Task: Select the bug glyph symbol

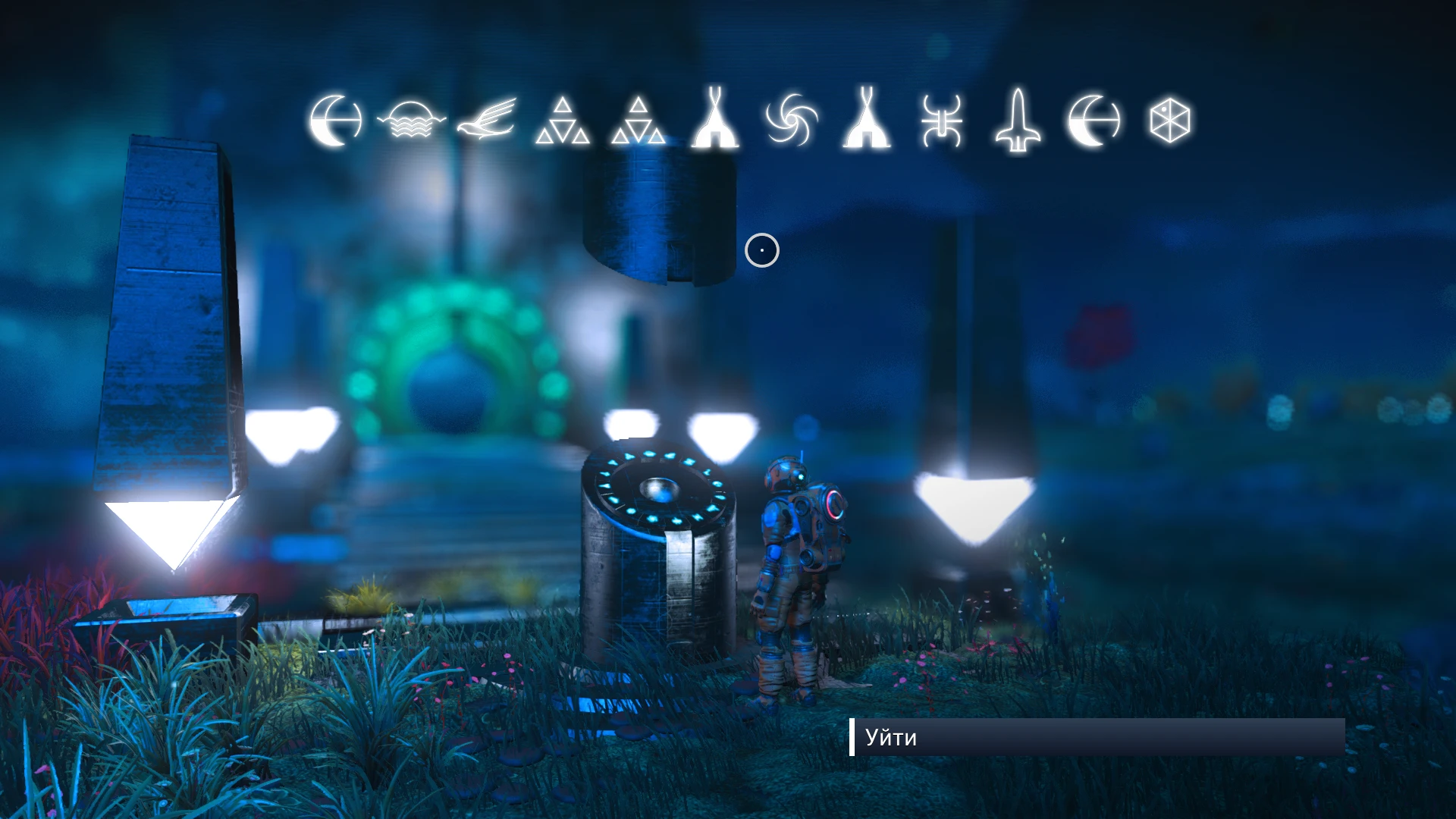Action: click(x=942, y=121)
